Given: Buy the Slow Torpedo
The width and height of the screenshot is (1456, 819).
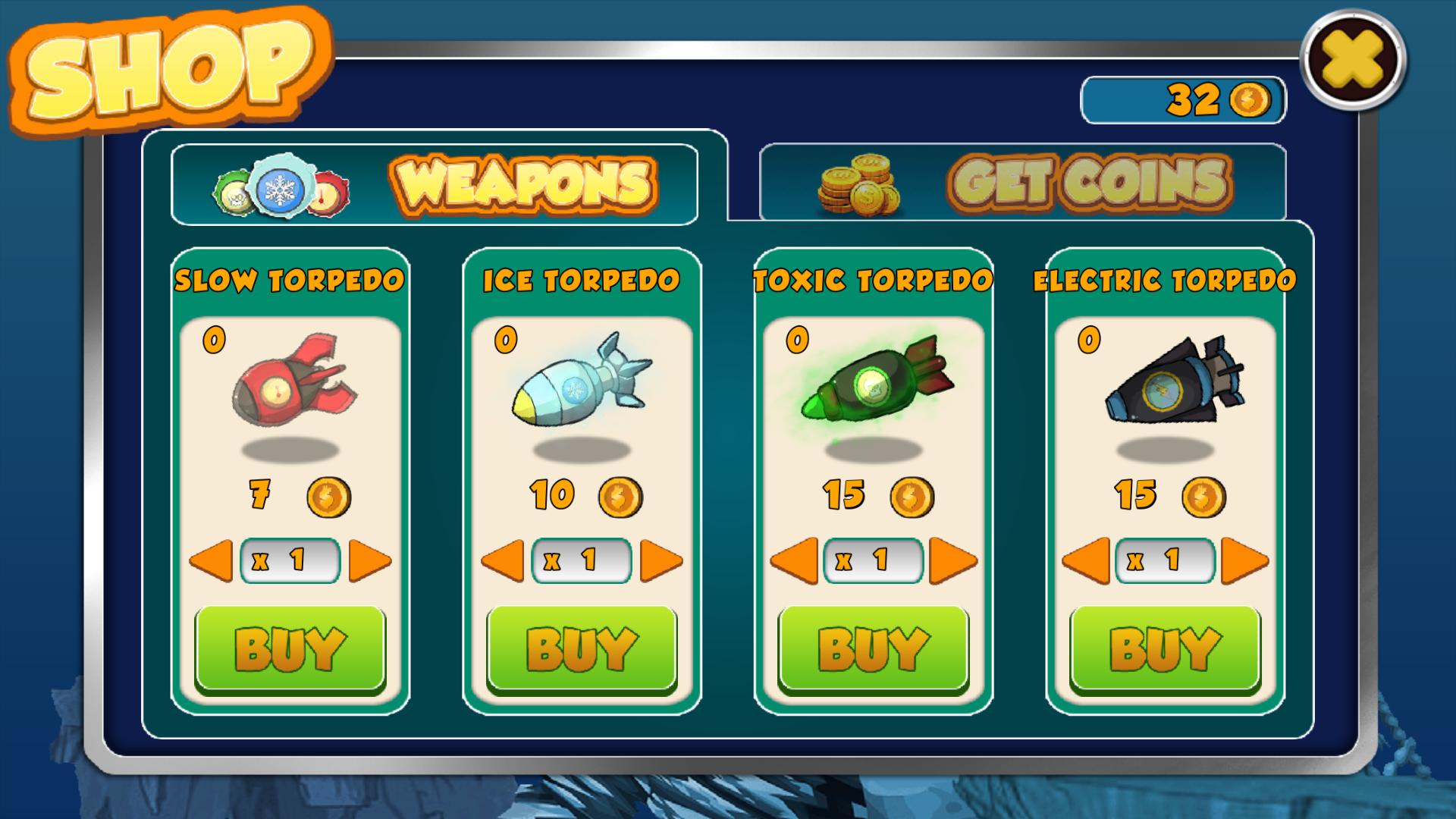Looking at the screenshot, I should pyautogui.click(x=290, y=649).
